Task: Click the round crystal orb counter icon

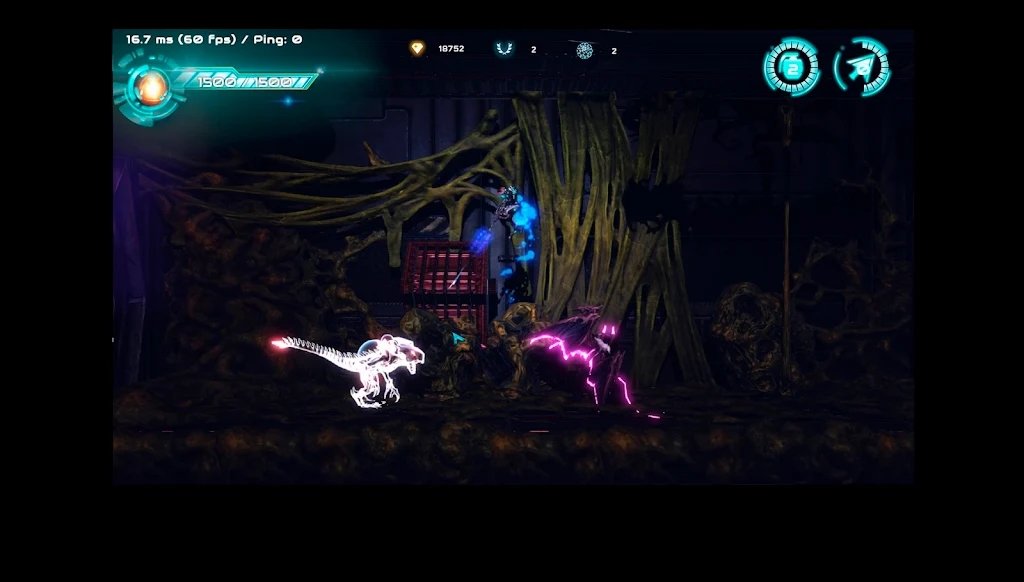Action: 585,50
